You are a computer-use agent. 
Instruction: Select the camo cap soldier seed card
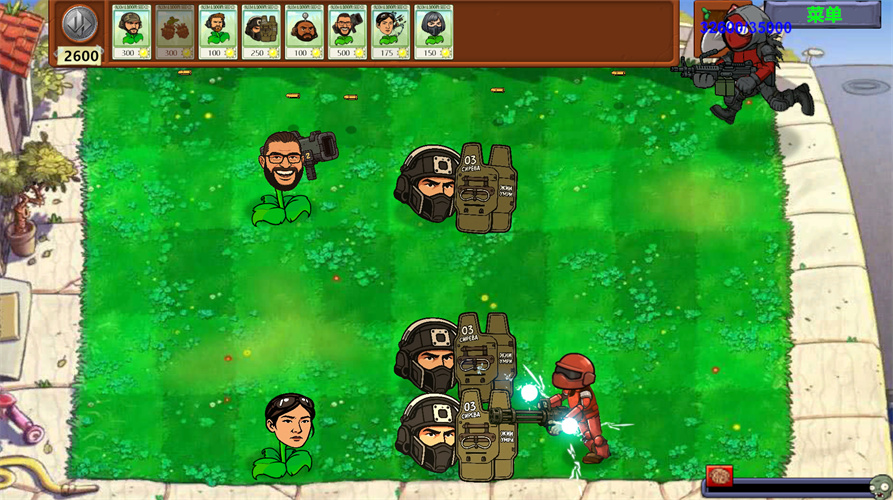pyautogui.click(x=131, y=33)
